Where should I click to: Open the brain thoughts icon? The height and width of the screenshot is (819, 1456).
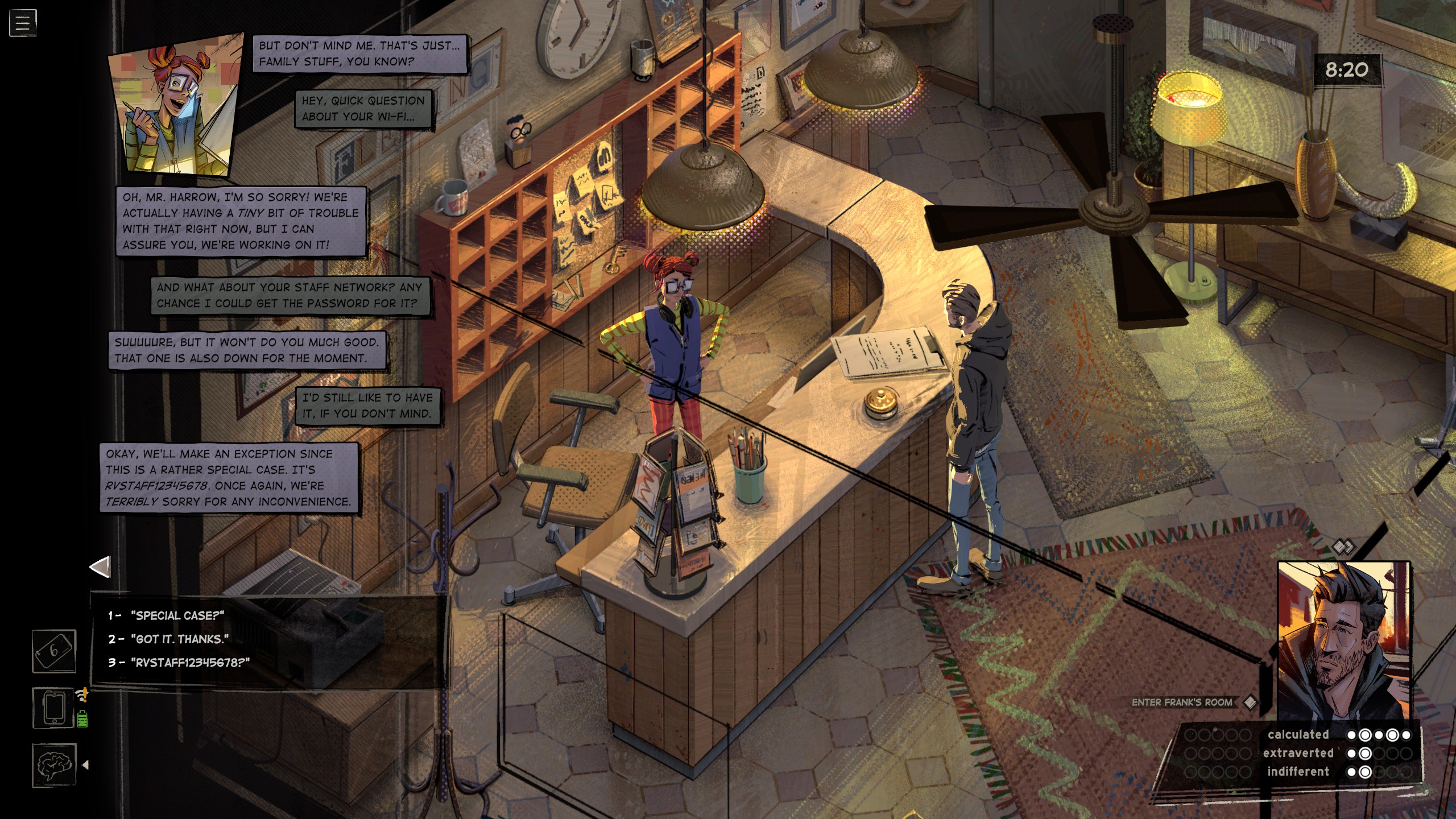click(x=54, y=765)
